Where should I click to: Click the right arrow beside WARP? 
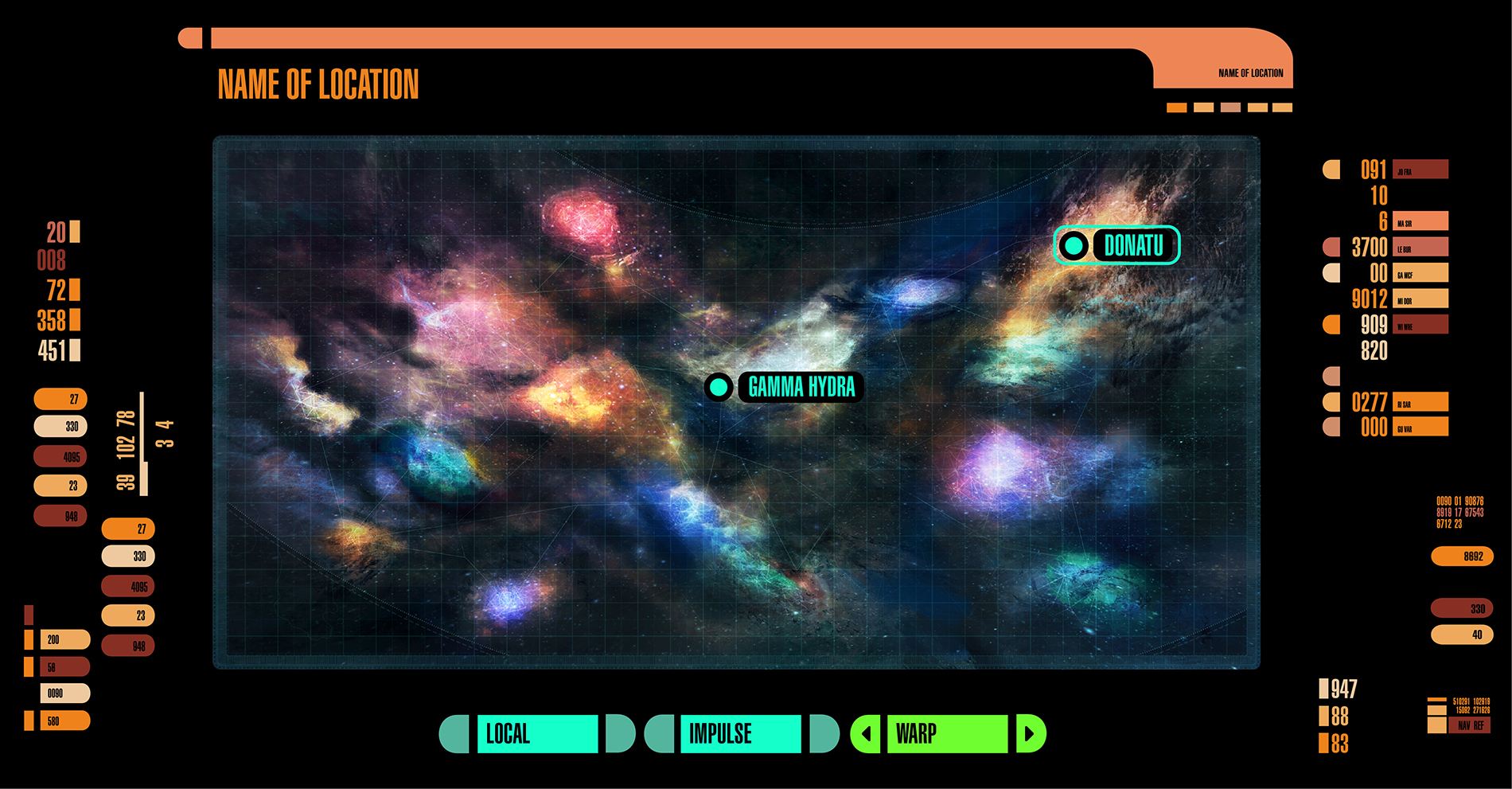[1030, 733]
